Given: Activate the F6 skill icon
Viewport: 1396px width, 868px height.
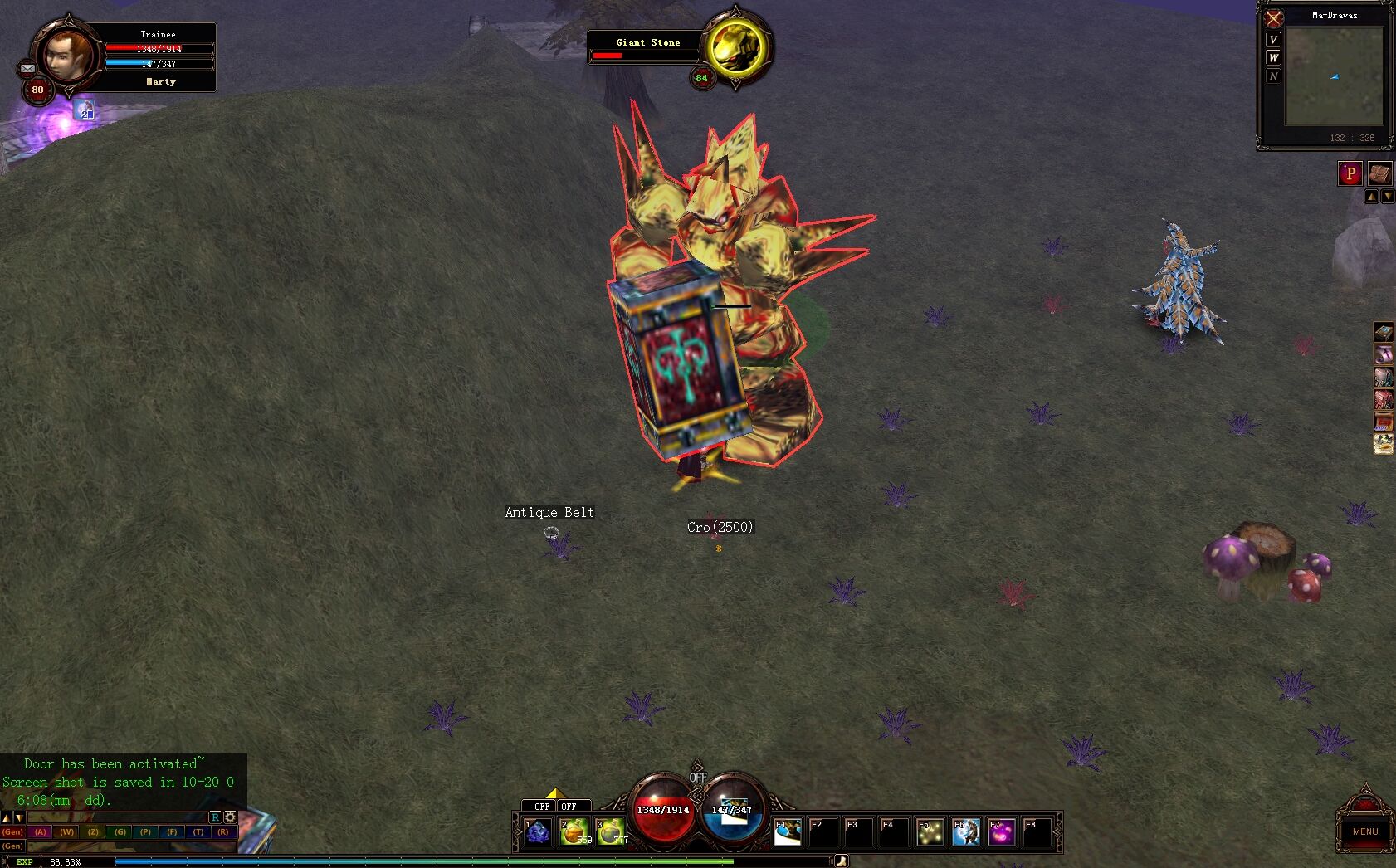Looking at the screenshot, I should click(x=965, y=831).
